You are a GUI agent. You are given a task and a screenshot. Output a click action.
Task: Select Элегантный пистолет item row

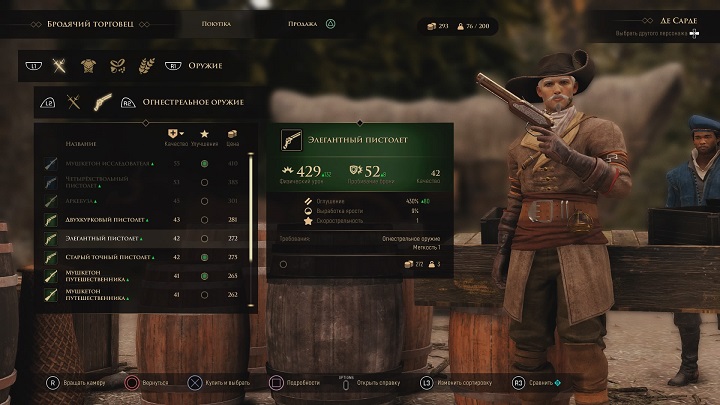tap(110, 238)
